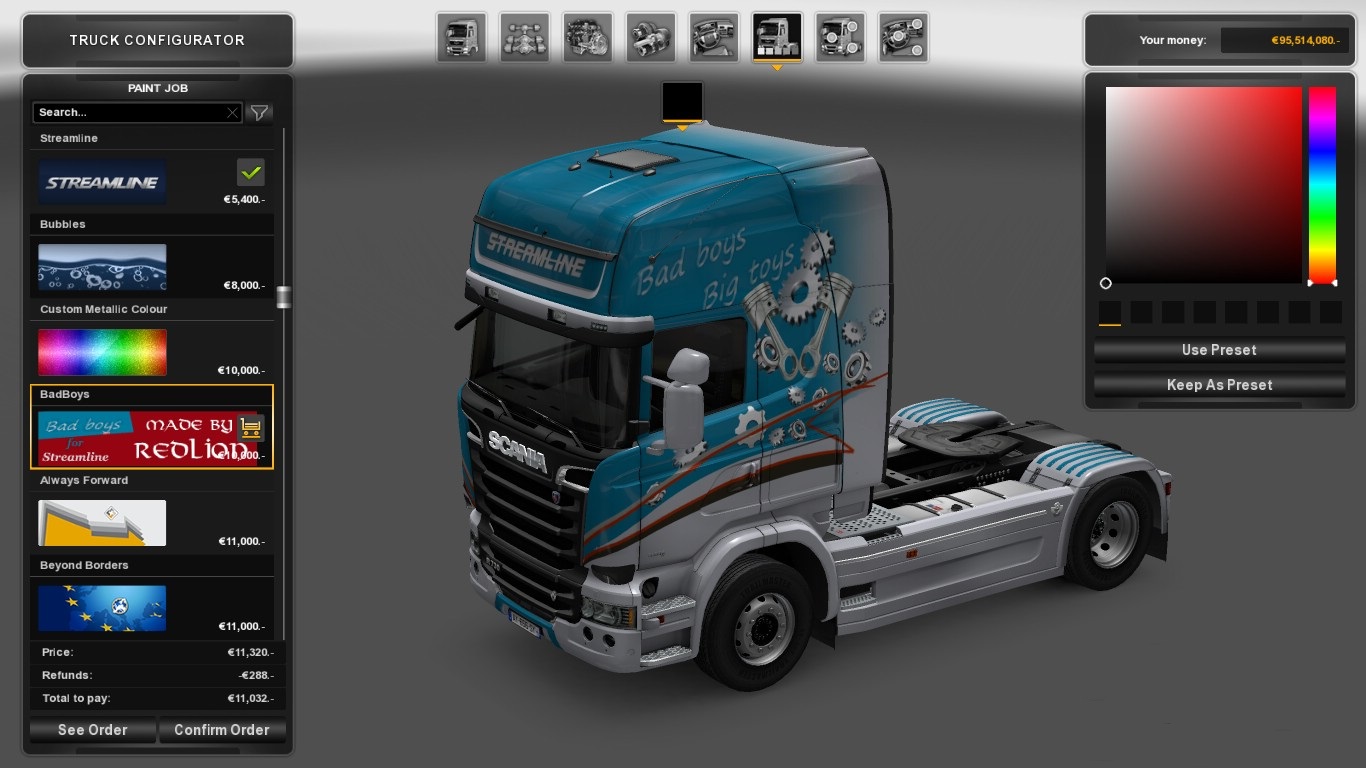Viewport: 1366px width, 768px height.
Task: Open the engine configuration tab
Action: (587, 38)
